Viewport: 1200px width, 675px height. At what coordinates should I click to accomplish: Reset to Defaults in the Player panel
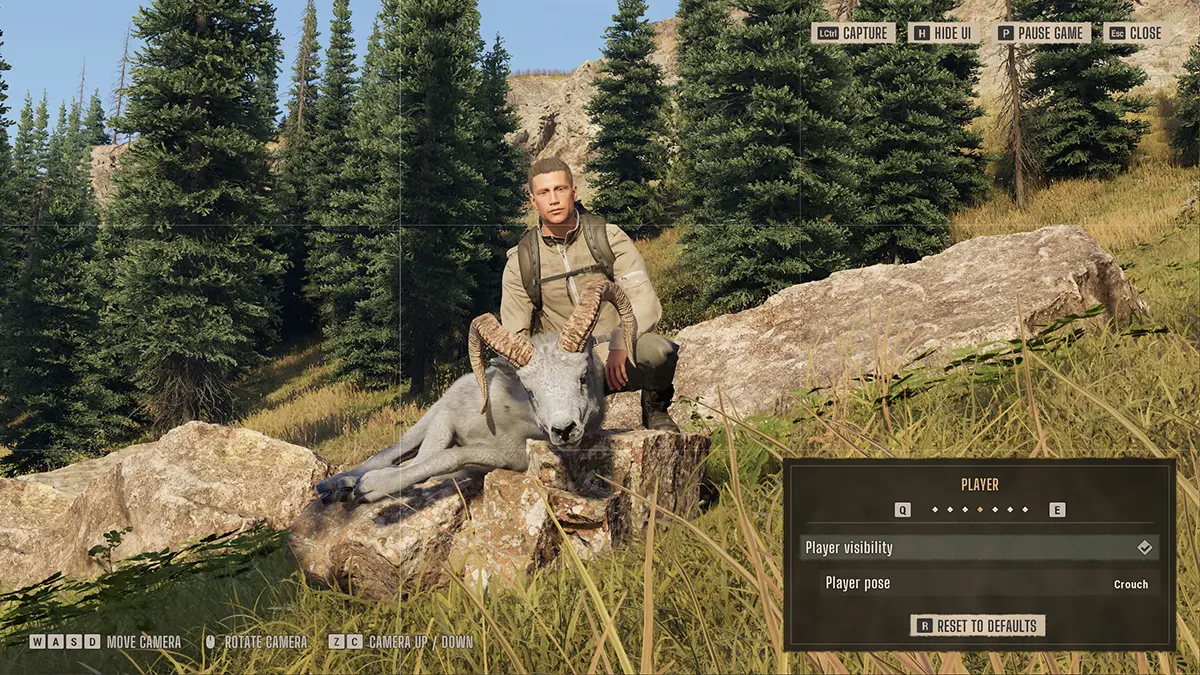tap(979, 626)
